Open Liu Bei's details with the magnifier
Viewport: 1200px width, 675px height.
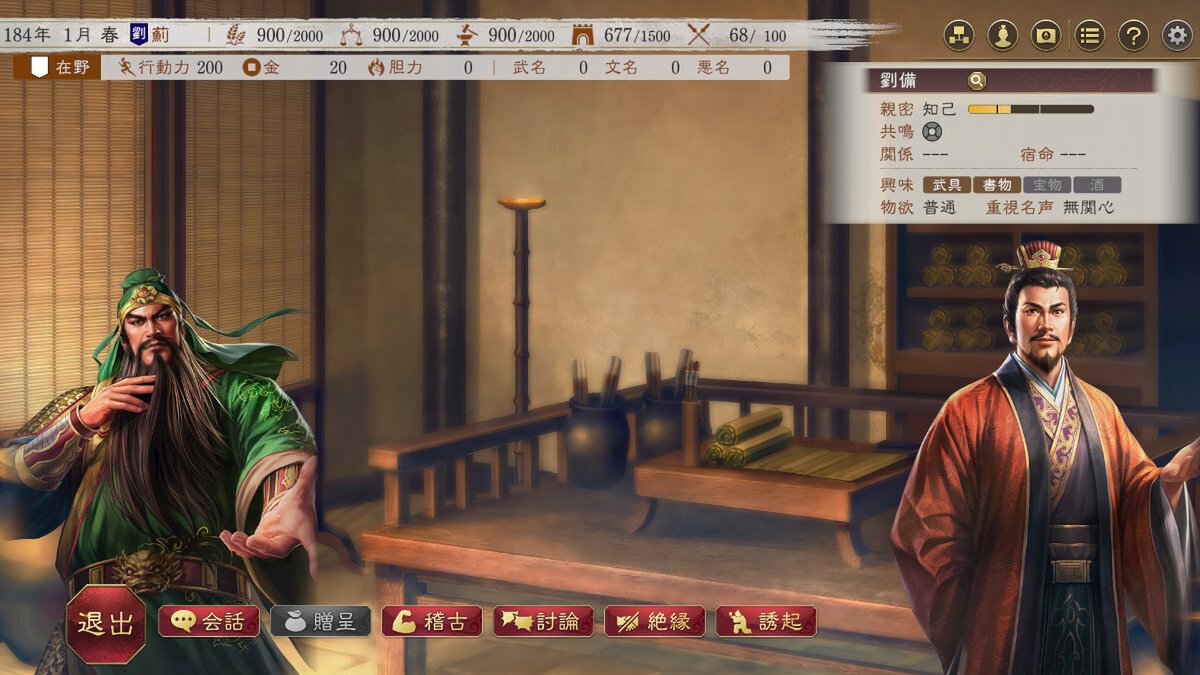976,81
